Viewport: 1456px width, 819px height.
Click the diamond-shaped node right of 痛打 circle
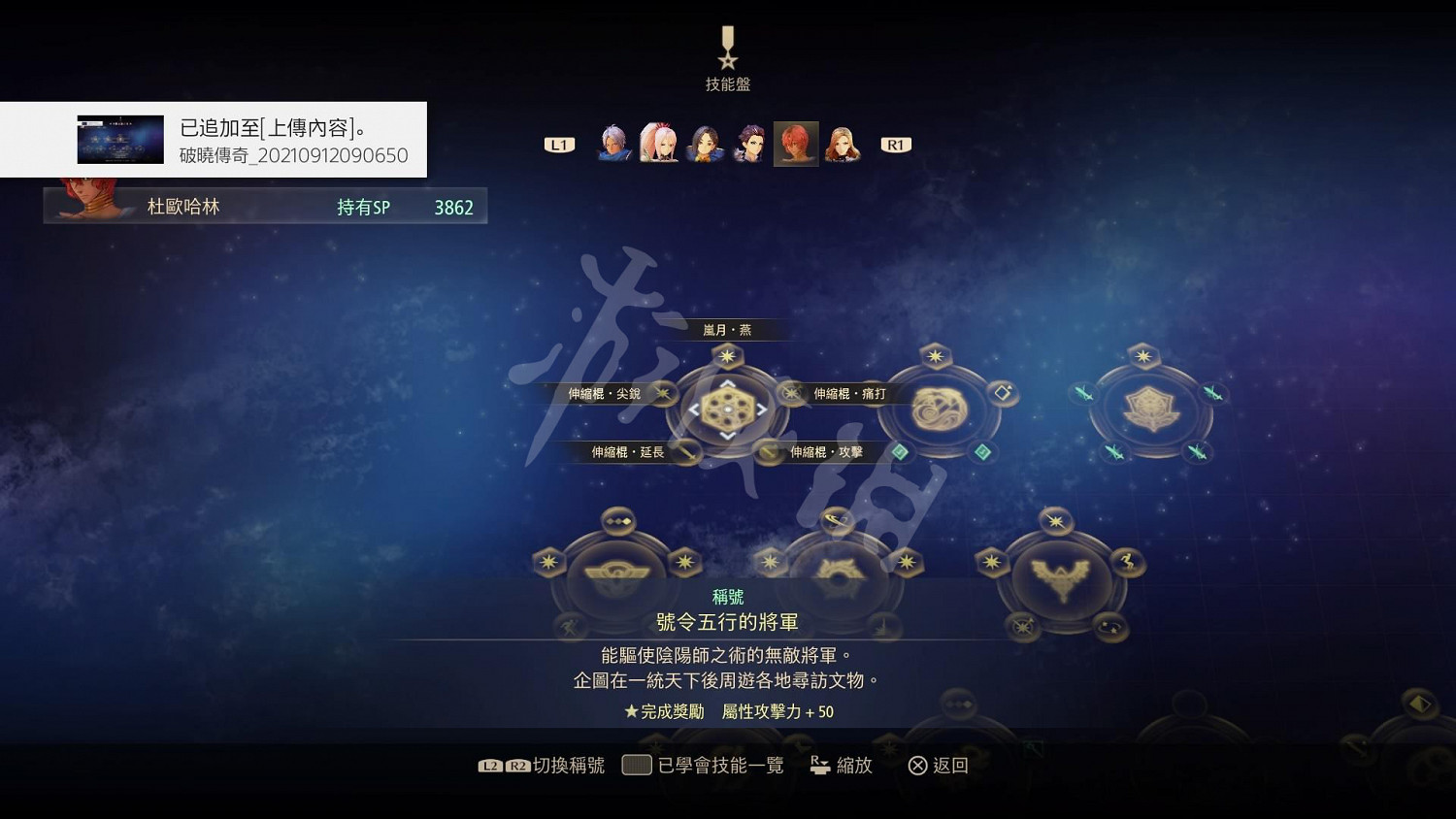[1004, 391]
